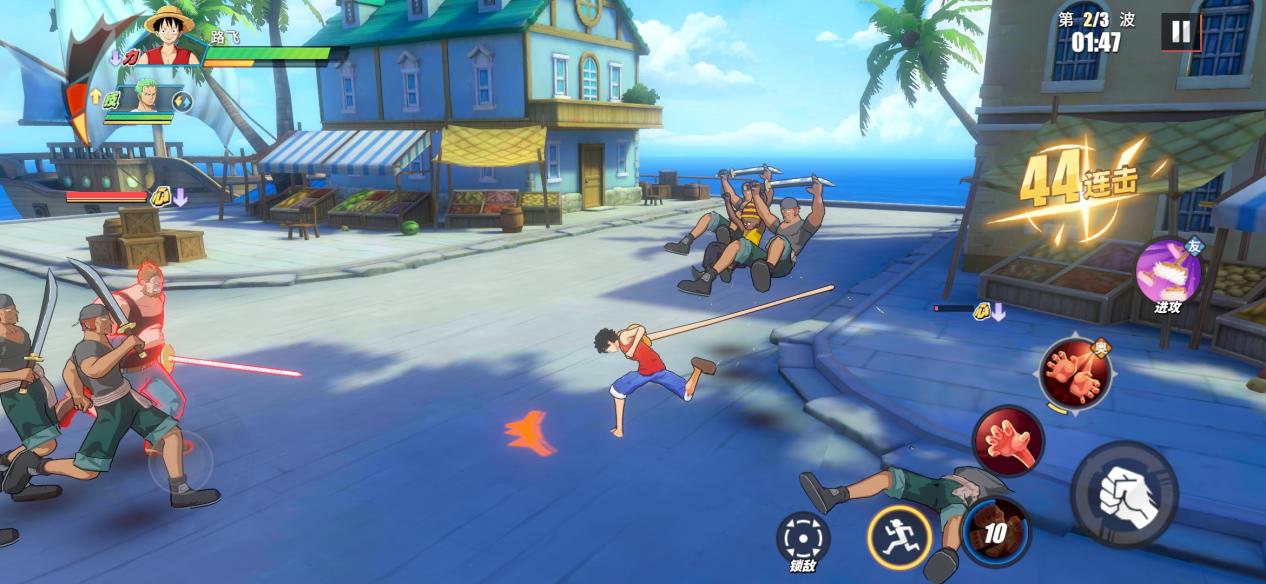Tap the lightning swap icon beside Zoro

coord(182,101)
